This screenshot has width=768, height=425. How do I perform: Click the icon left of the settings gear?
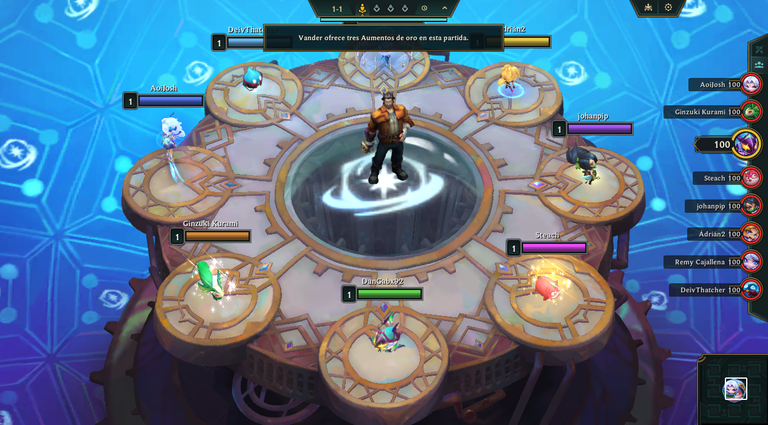point(648,8)
